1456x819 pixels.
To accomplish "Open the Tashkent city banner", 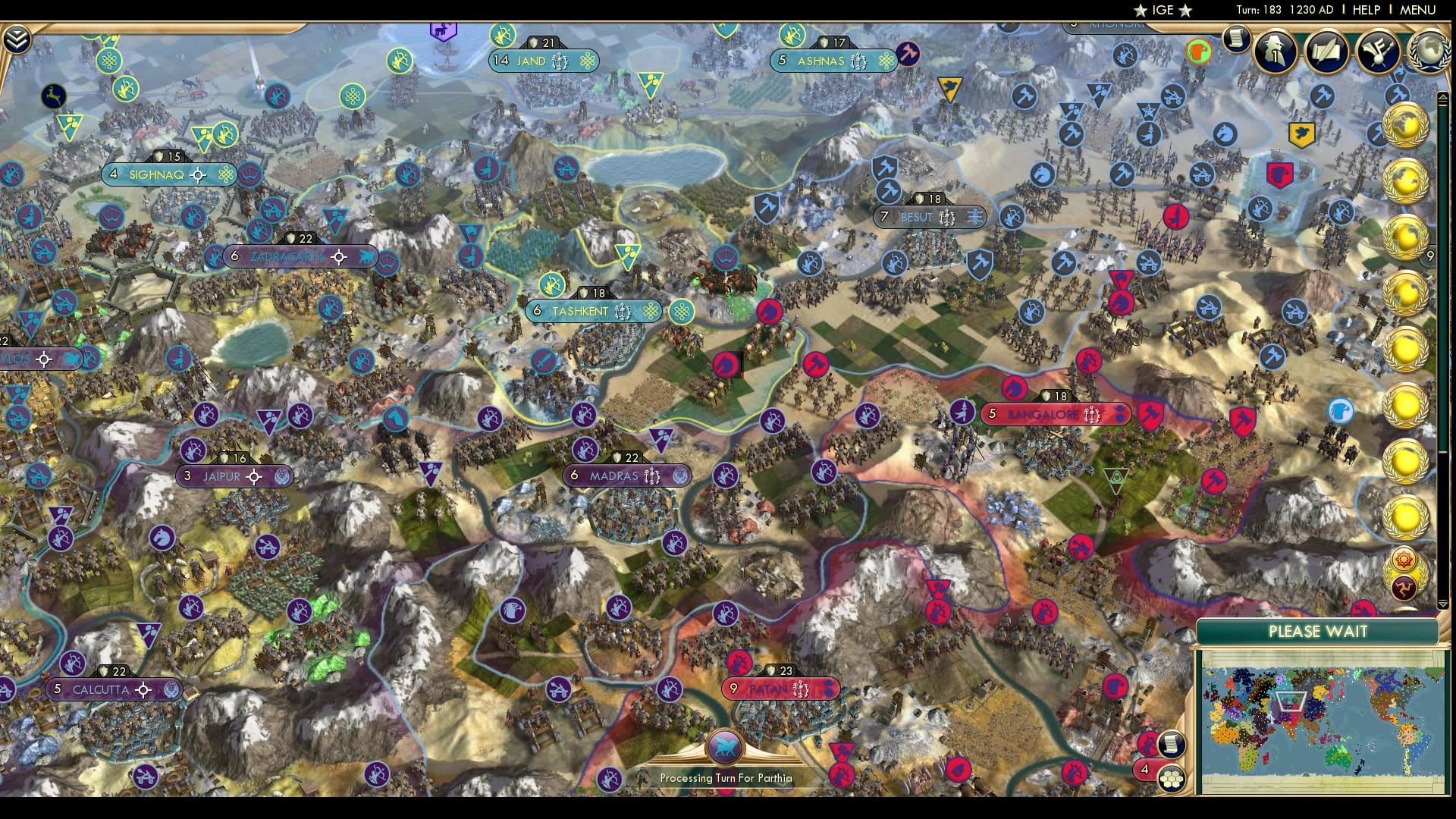I will pyautogui.click(x=594, y=311).
